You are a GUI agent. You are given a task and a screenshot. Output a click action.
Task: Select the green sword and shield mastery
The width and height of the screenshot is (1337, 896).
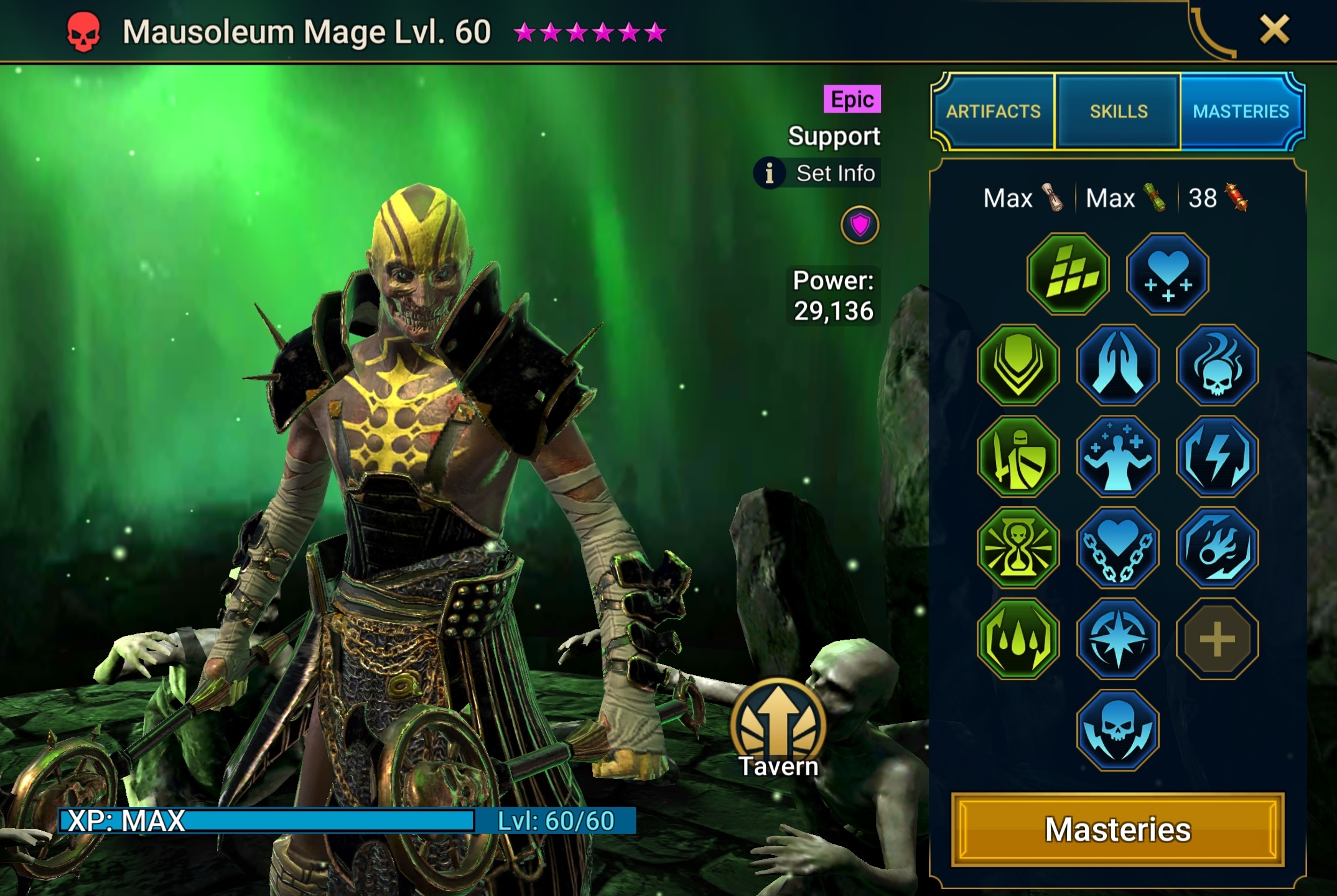[1018, 456]
